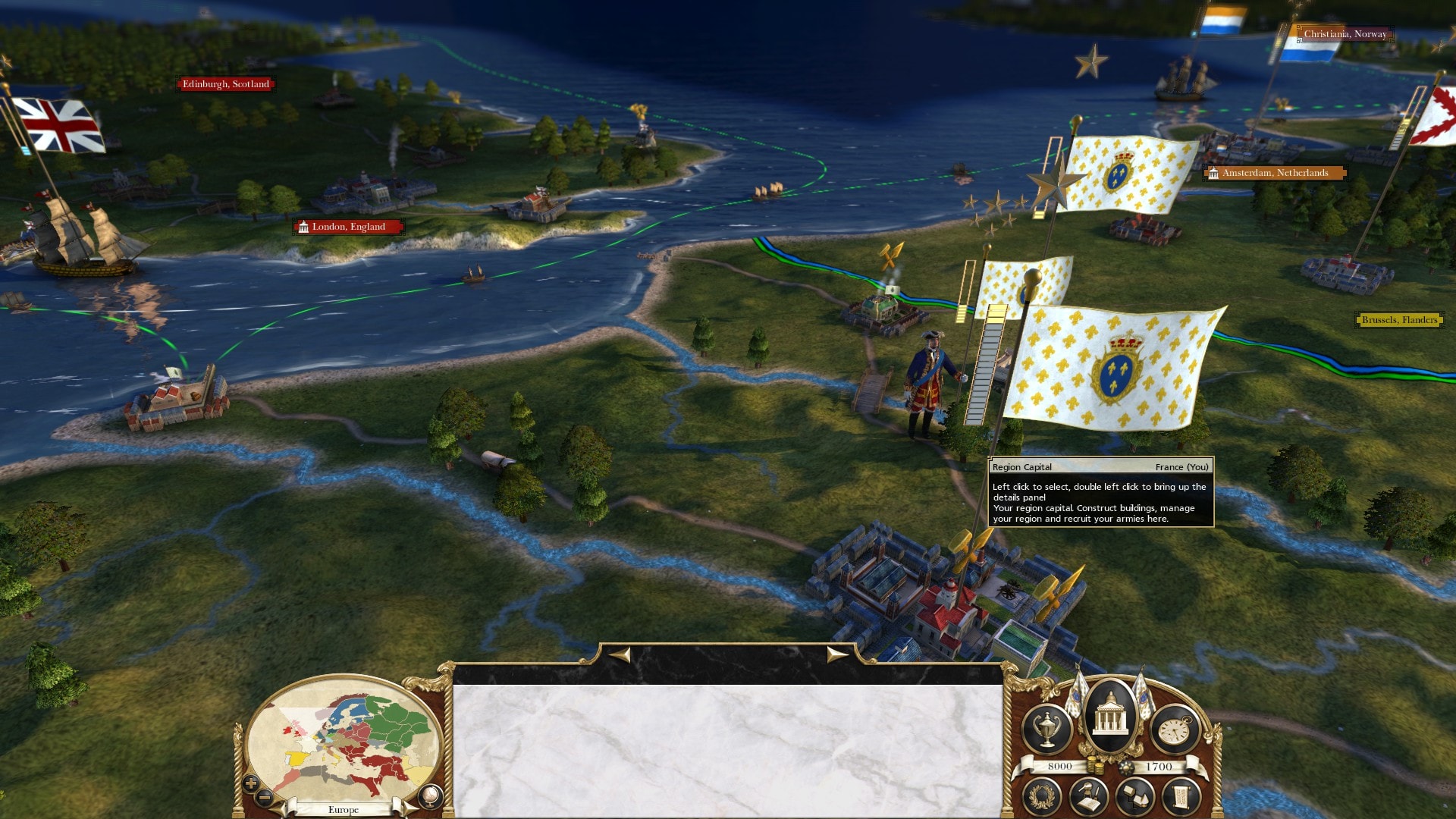Open diplomacy via the laurel wreath icon
The image size is (1456, 819).
pos(1042,797)
